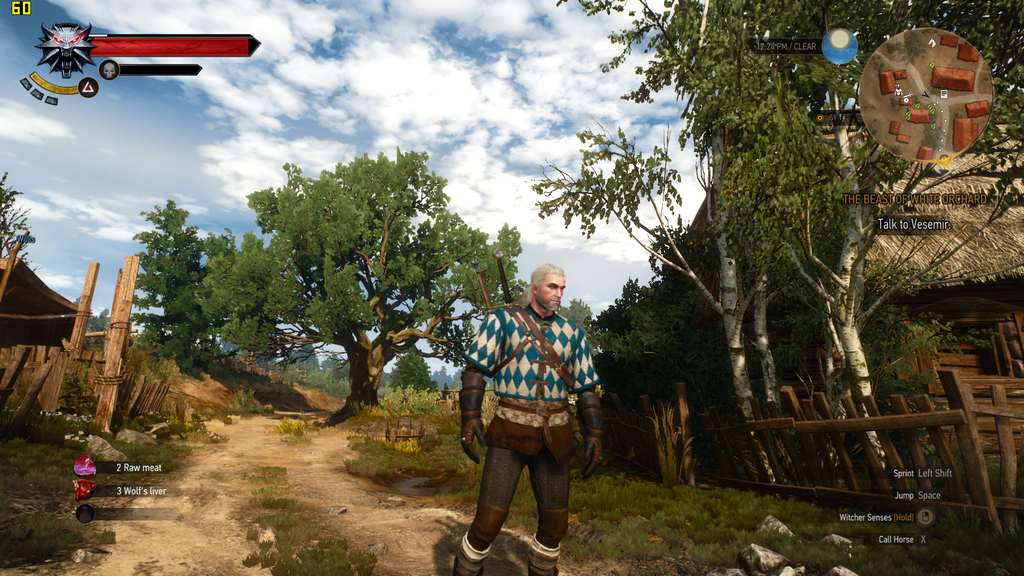The height and width of the screenshot is (576, 1024).
Task: Select the Quen sign triangle icon
Action: click(x=88, y=88)
